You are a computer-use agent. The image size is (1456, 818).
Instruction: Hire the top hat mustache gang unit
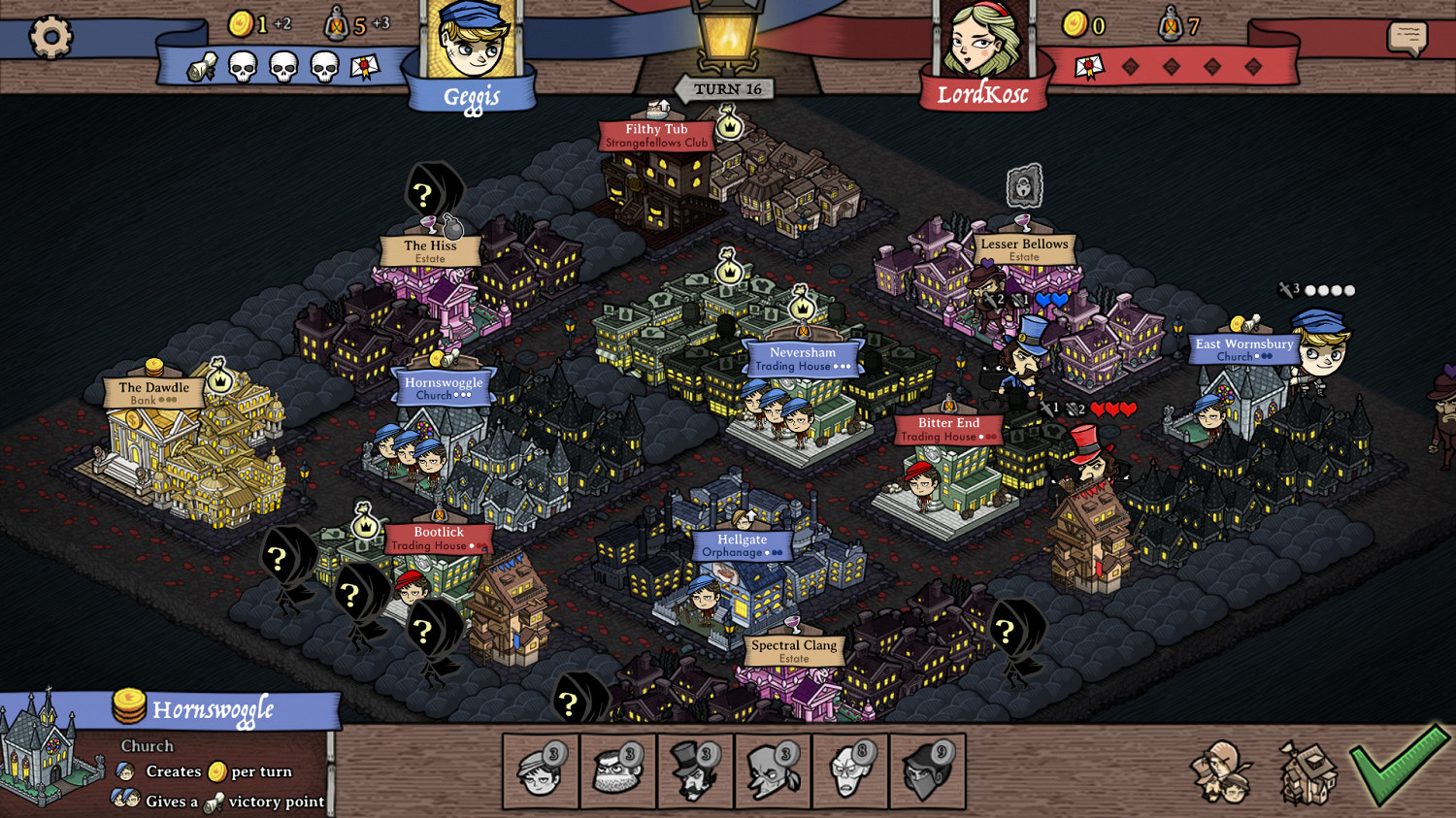(695, 772)
